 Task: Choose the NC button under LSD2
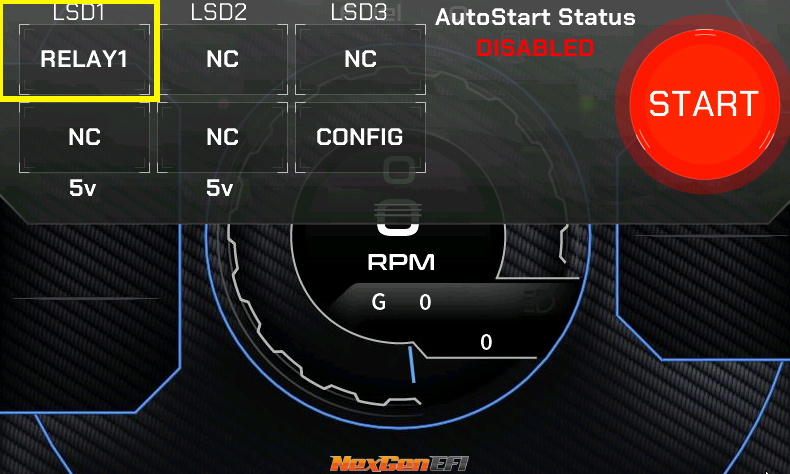222,59
